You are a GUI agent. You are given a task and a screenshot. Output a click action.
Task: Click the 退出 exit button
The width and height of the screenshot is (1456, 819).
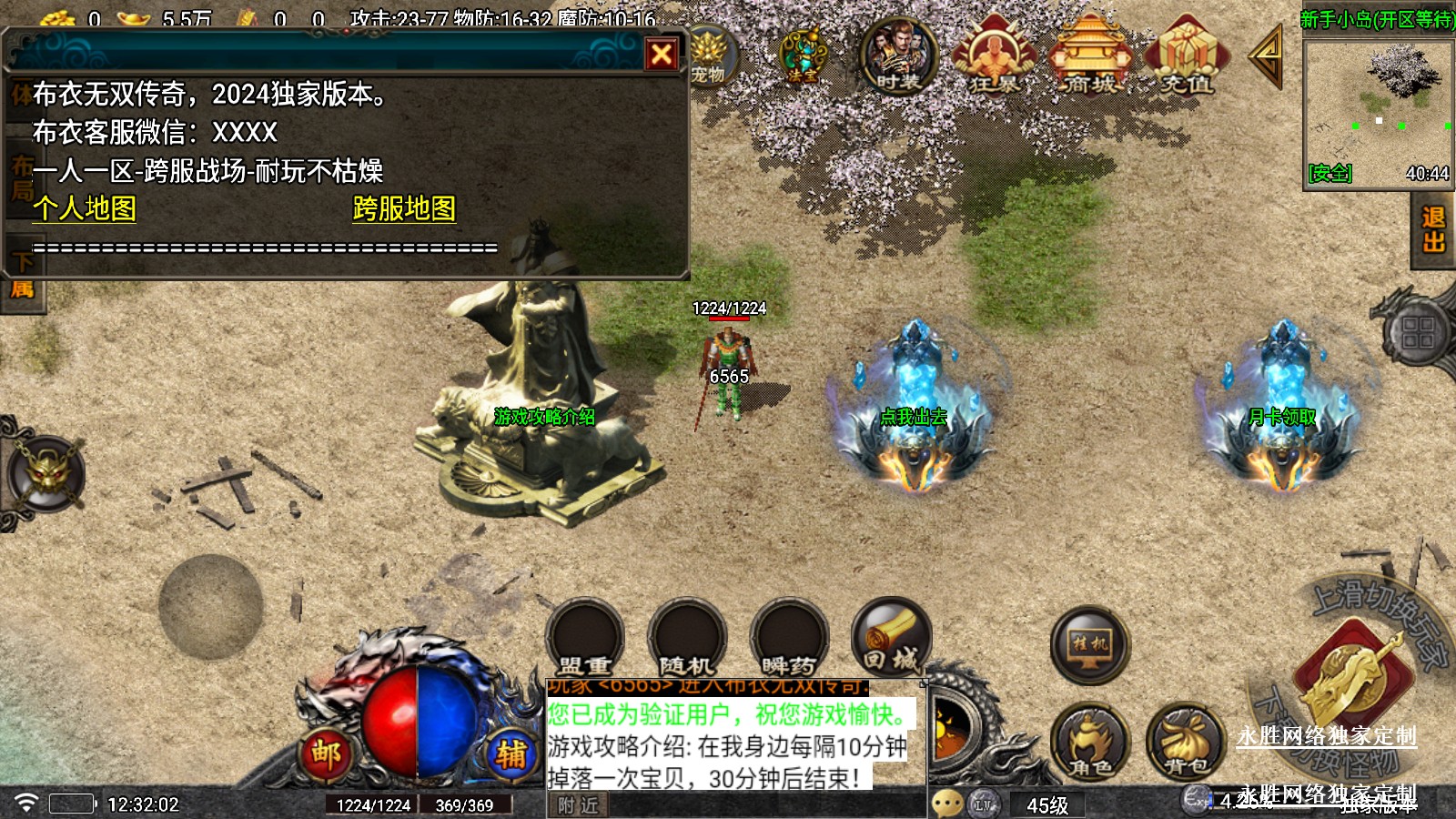[1433, 230]
